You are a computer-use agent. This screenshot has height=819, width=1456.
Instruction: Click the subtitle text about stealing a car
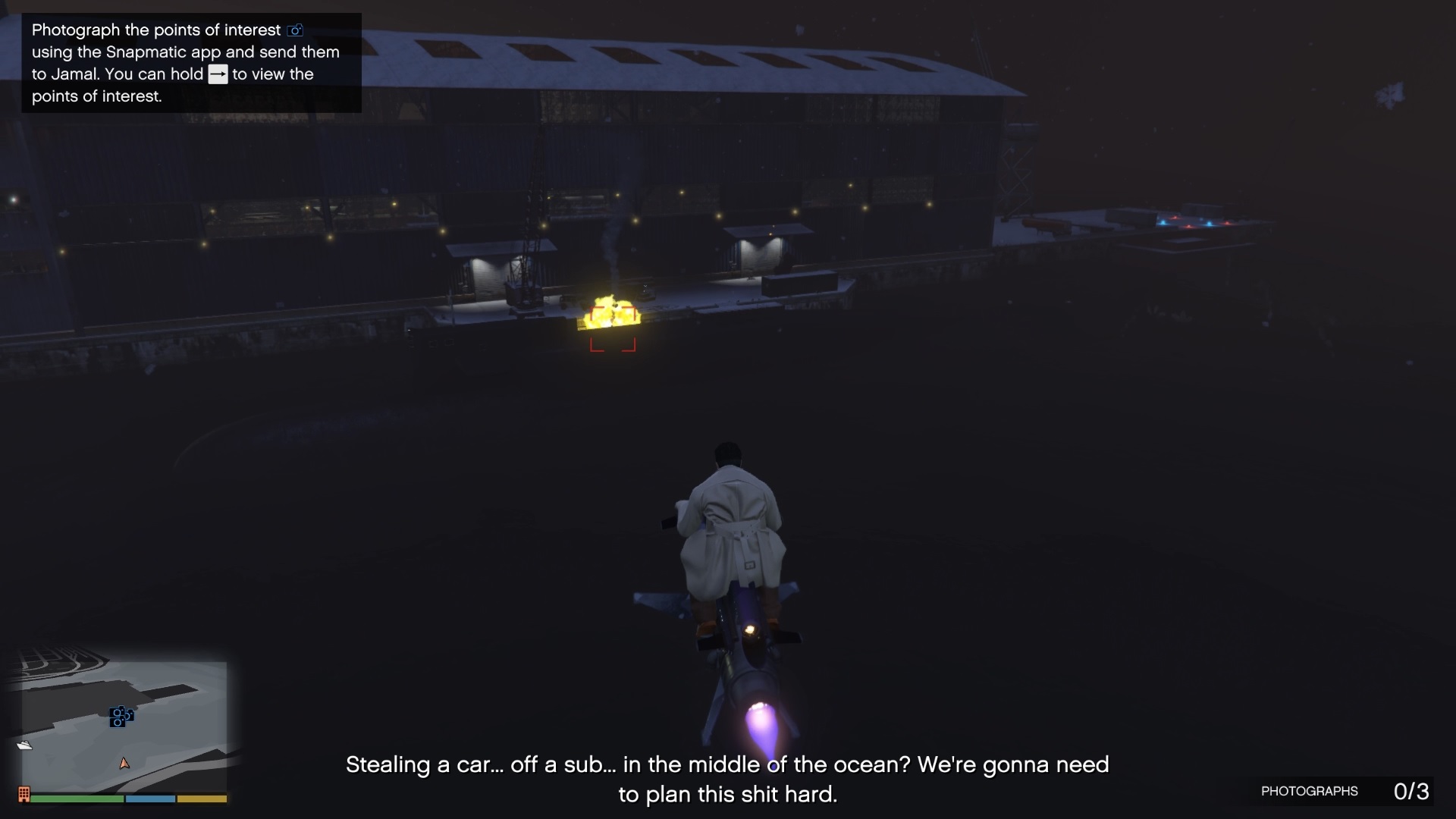coord(727,780)
